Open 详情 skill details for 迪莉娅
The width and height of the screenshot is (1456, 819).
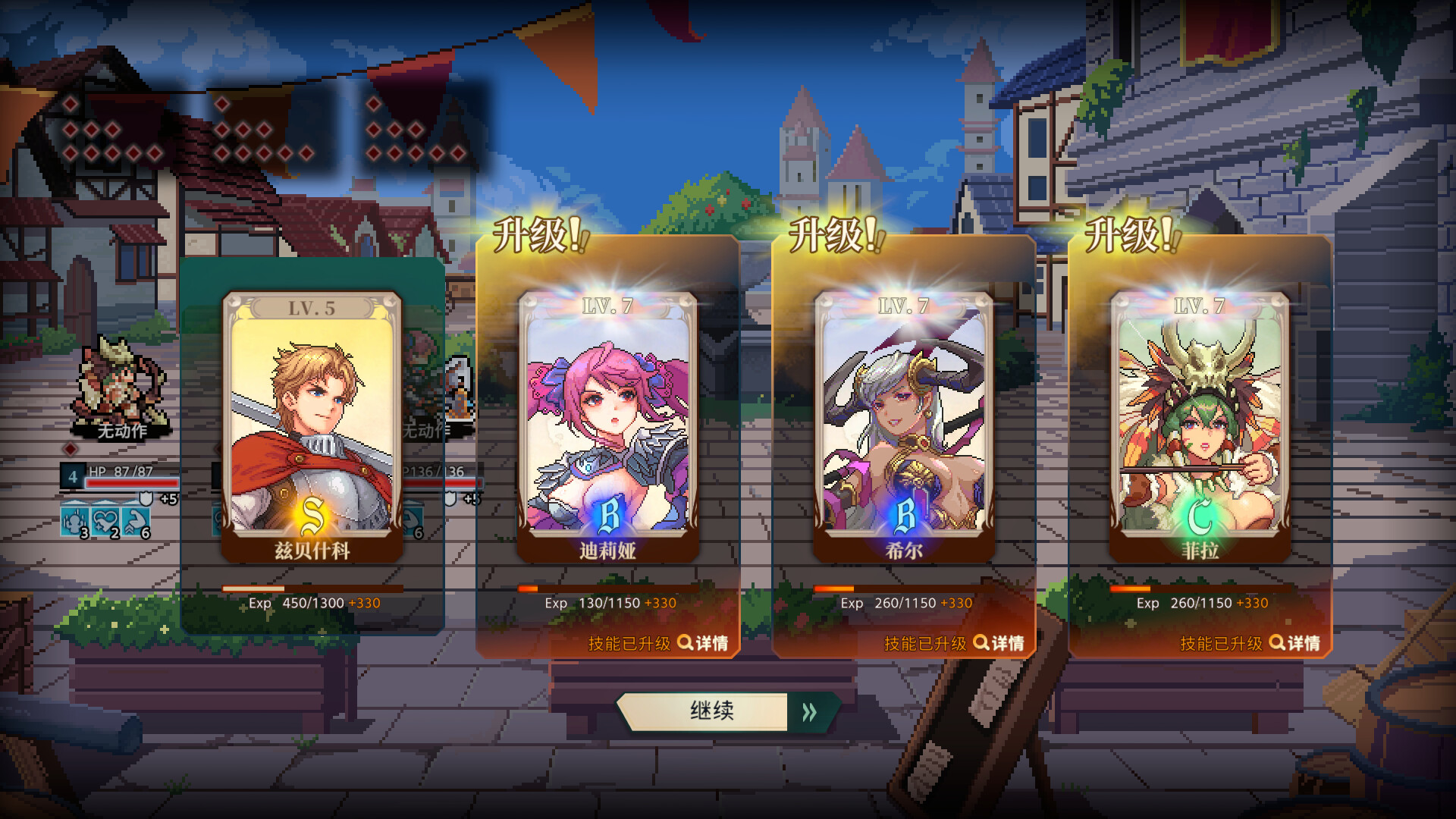point(703,643)
